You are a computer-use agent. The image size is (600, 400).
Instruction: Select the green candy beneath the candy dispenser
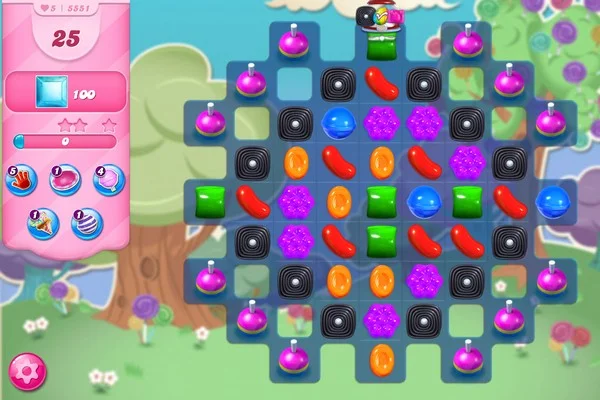point(381,47)
